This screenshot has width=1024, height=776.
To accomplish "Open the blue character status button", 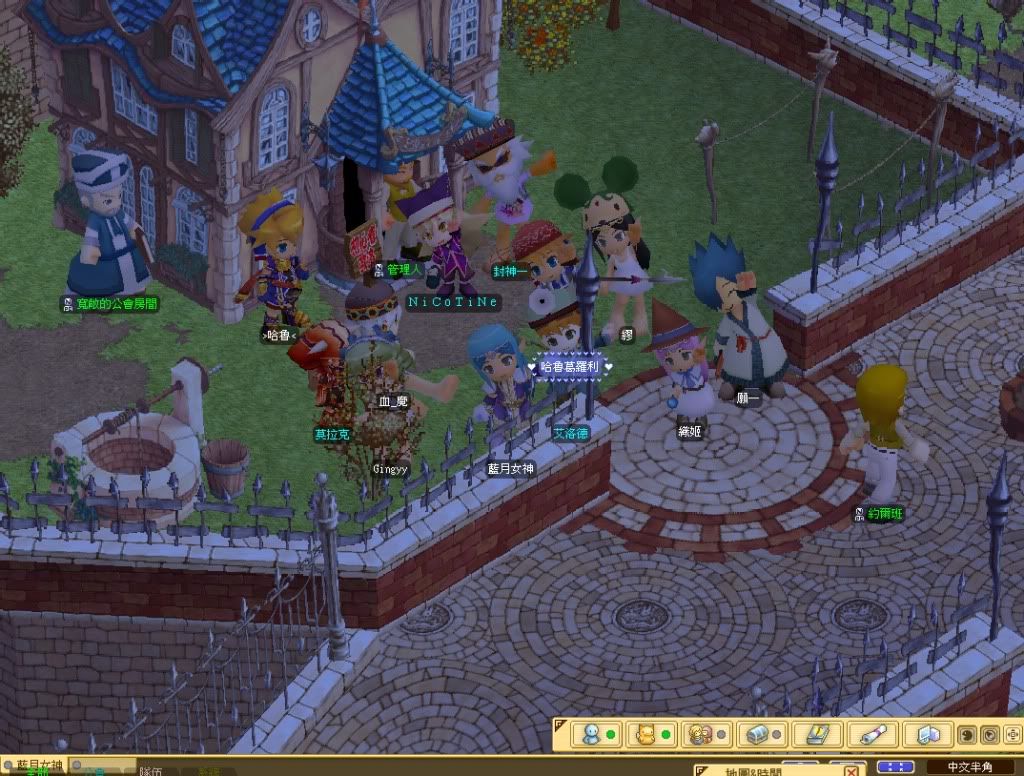I will tap(595, 735).
